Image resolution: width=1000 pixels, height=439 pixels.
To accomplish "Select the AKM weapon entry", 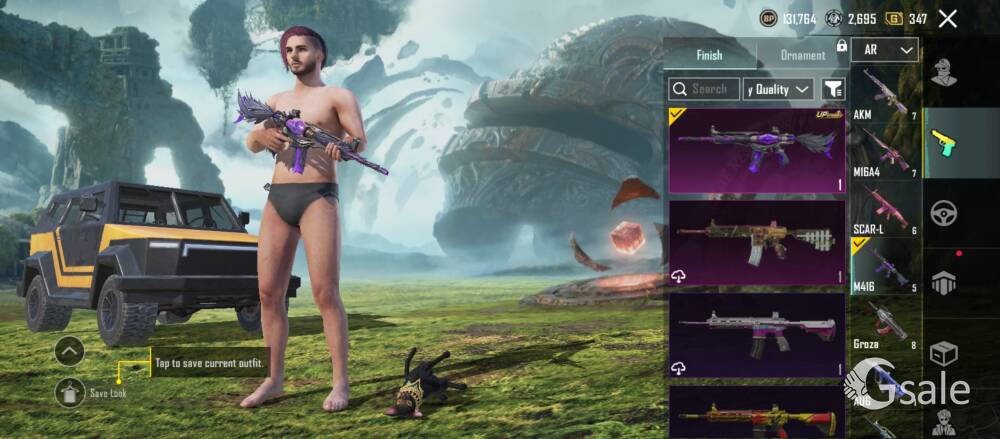I will [x=885, y=95].
